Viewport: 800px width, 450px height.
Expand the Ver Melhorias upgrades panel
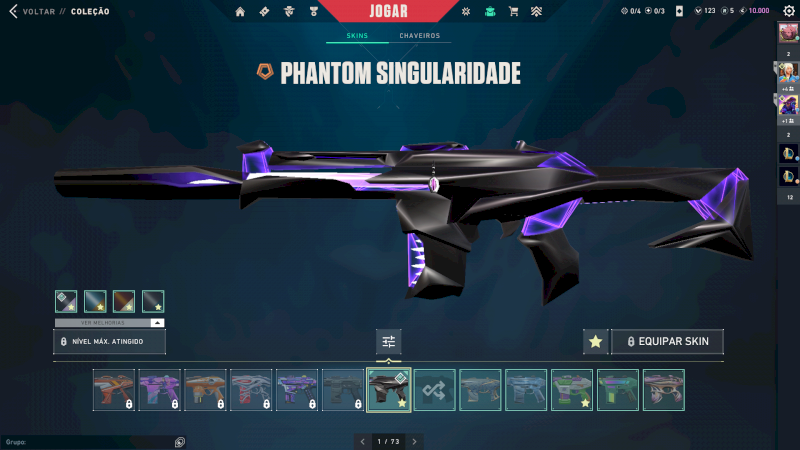110,323
